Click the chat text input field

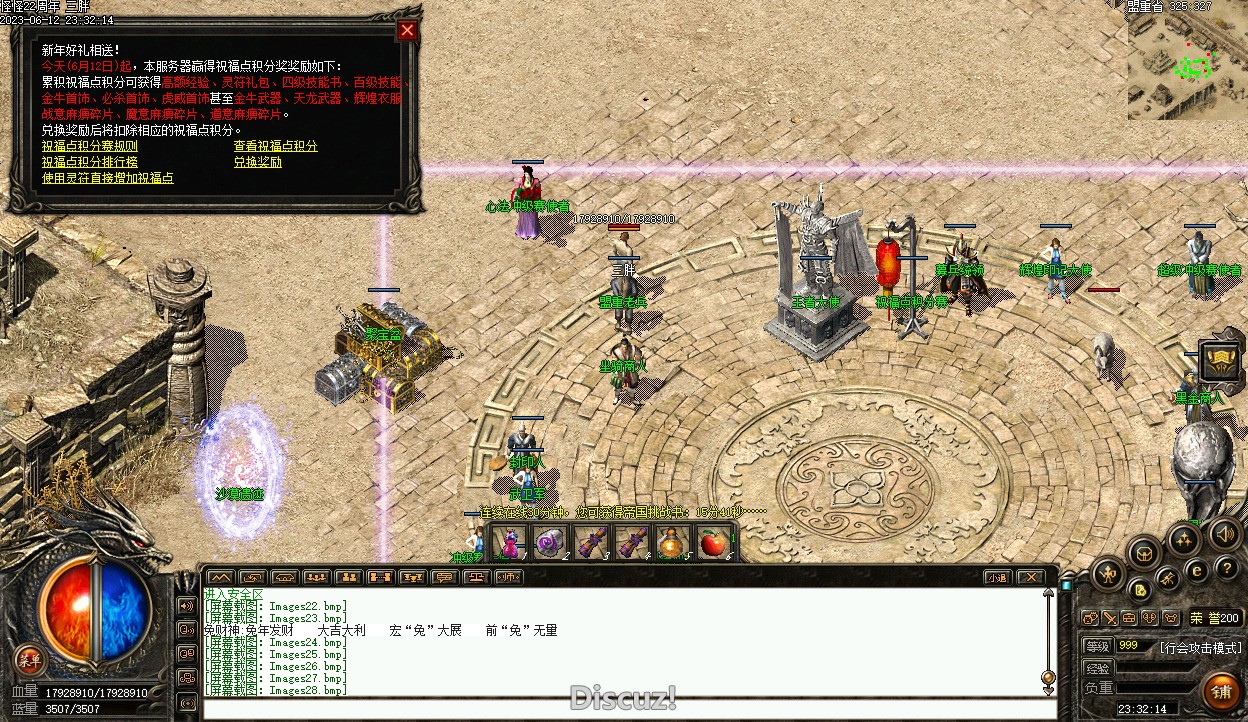[x=620, y=708]
